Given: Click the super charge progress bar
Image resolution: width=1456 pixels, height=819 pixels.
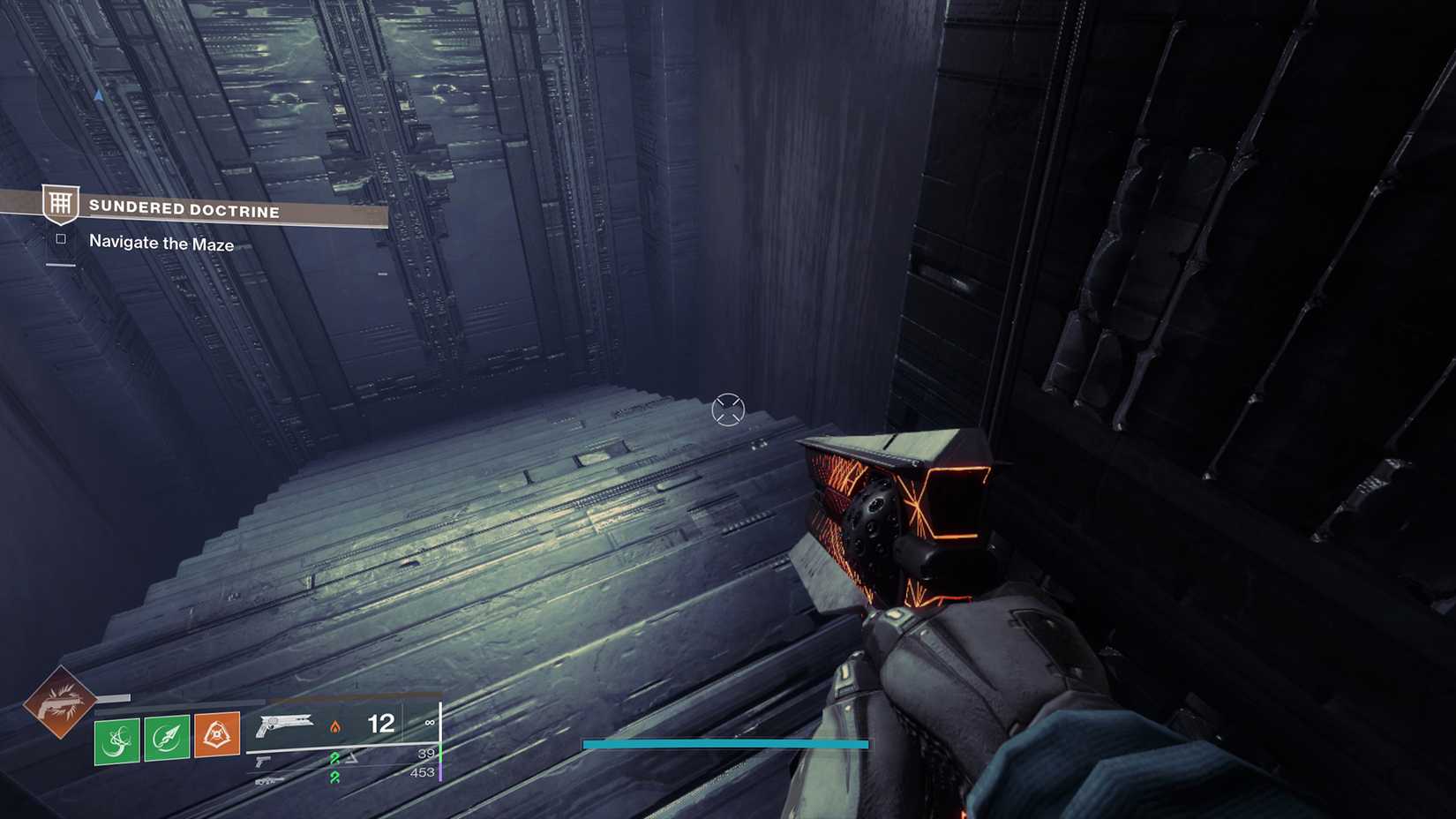Looking at the screenshot, I should coord(113,697).
